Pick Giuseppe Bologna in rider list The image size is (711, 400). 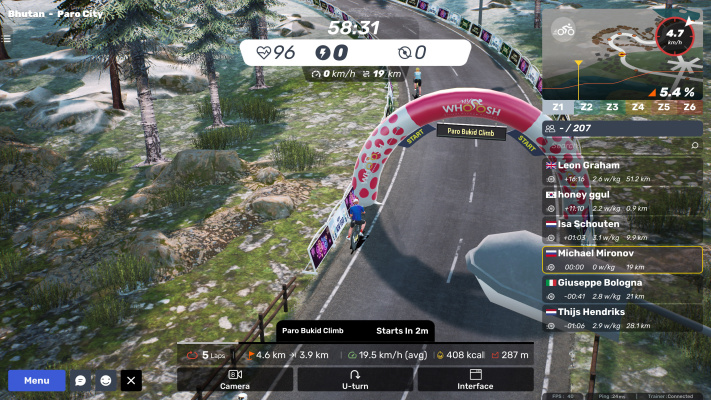[622, 289]
